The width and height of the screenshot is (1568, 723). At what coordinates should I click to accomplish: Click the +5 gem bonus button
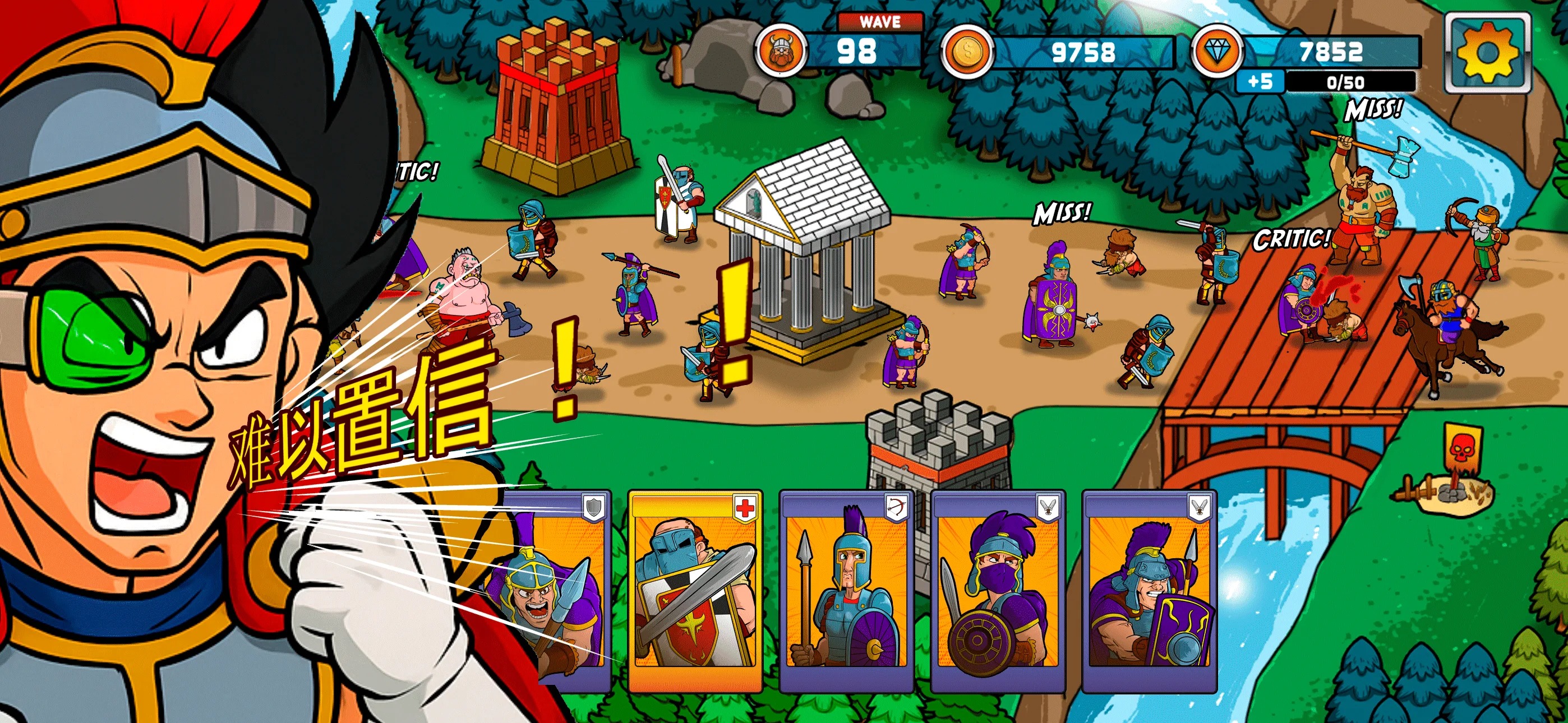point(1261,82)
